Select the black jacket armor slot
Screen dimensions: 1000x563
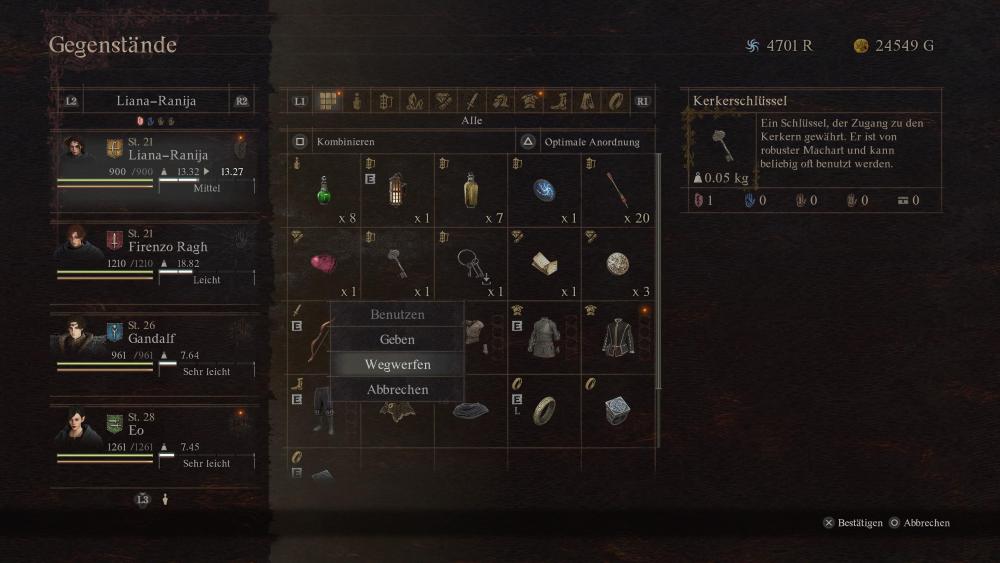pyautogui.click(x=618, y=337)
